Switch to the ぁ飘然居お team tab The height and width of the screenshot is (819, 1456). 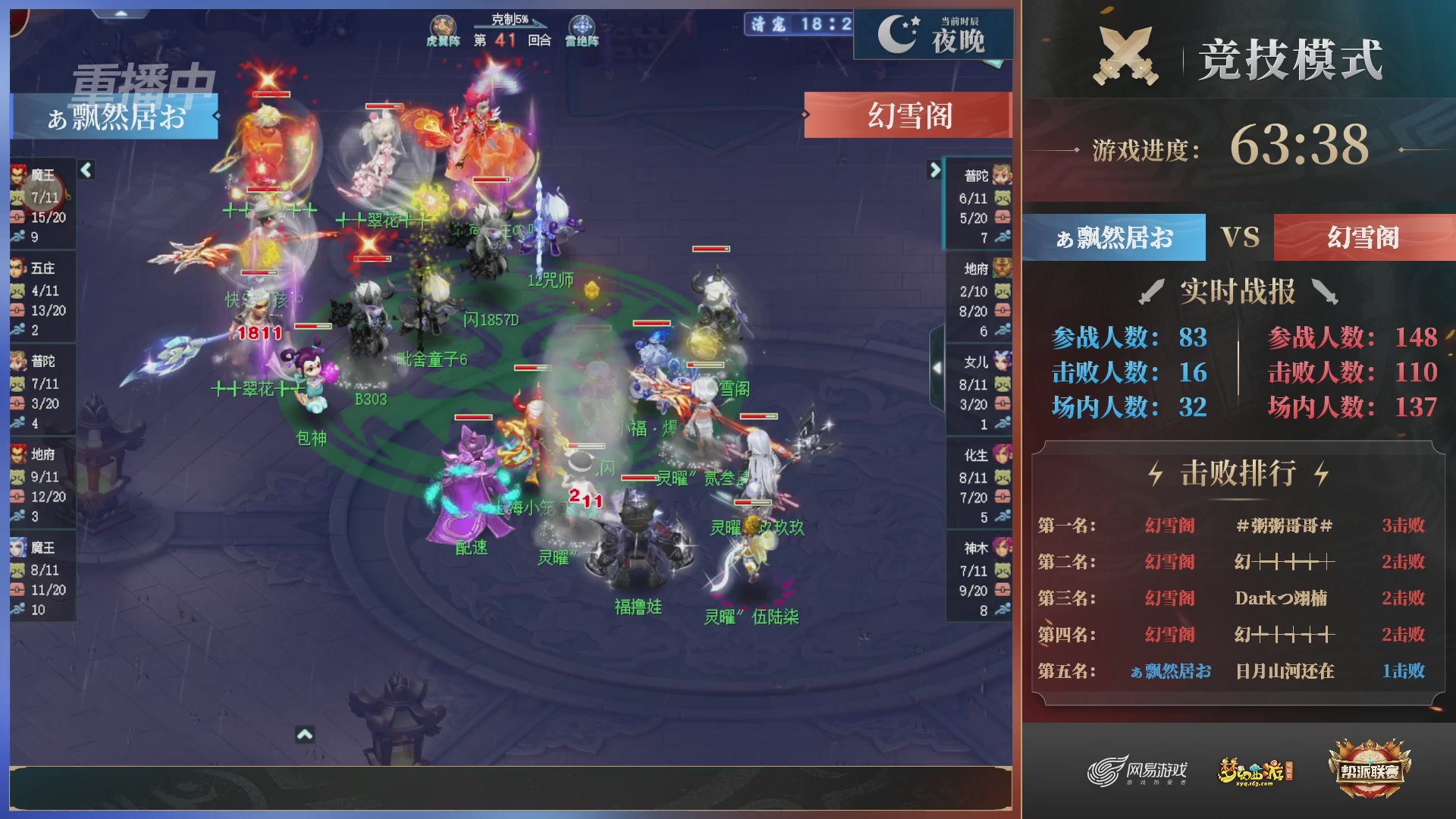[1113, 237]
